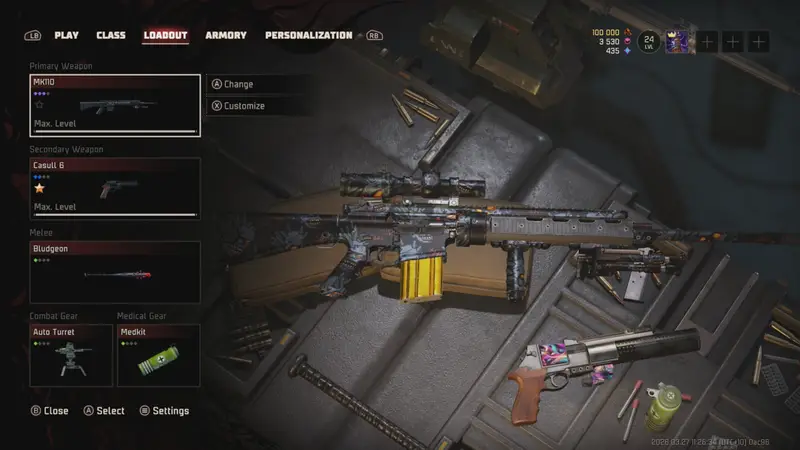Change the primary weapon
The image size is (800, 450).
point(238,84)
